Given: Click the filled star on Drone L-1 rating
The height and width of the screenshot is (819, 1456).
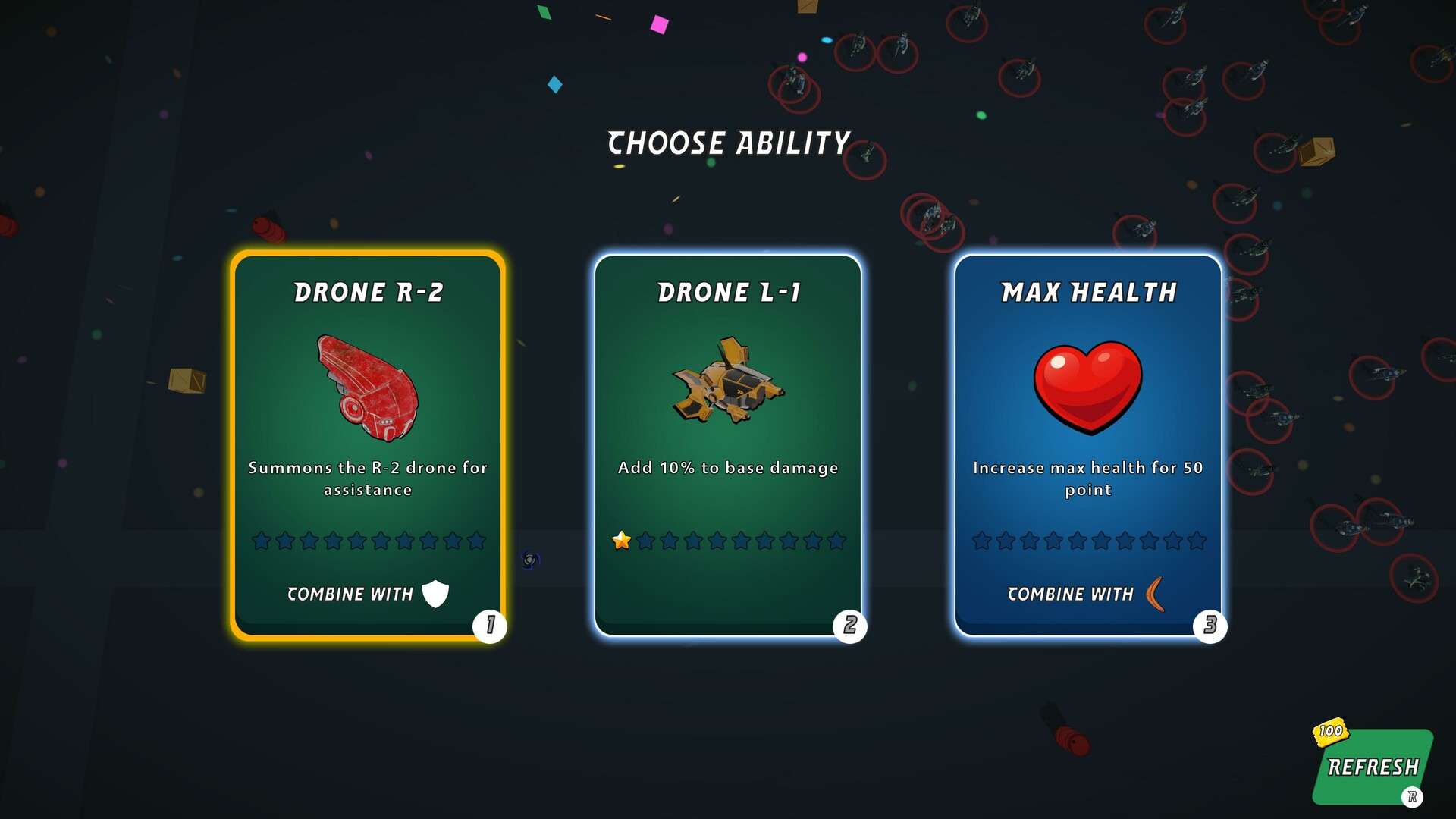Looking at the screenshot, I should (x=622, y=541).
